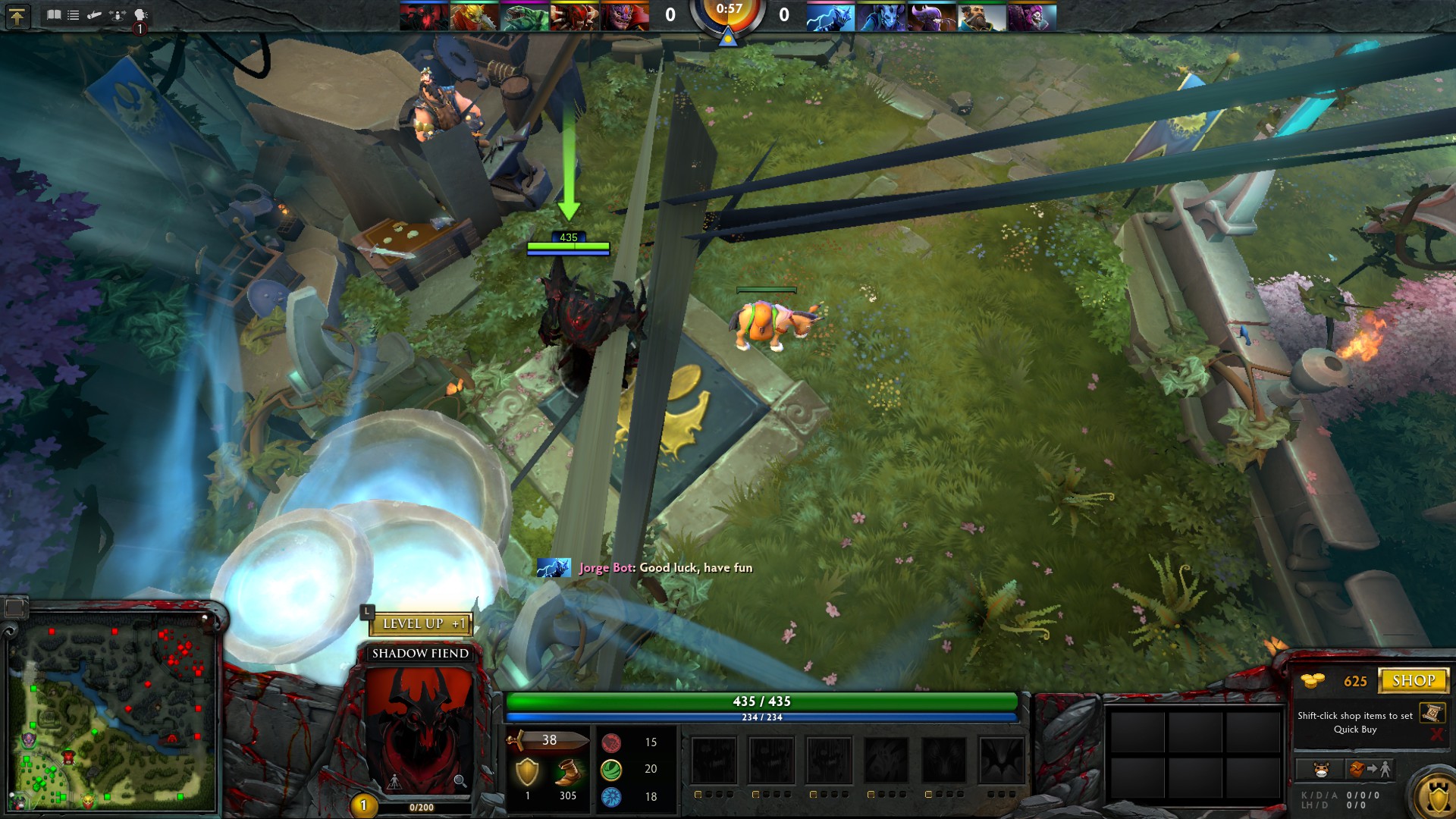Open the book icon in top bar
The width and height of the screenshot is (1456, 819).
click(x=54, y=14)
